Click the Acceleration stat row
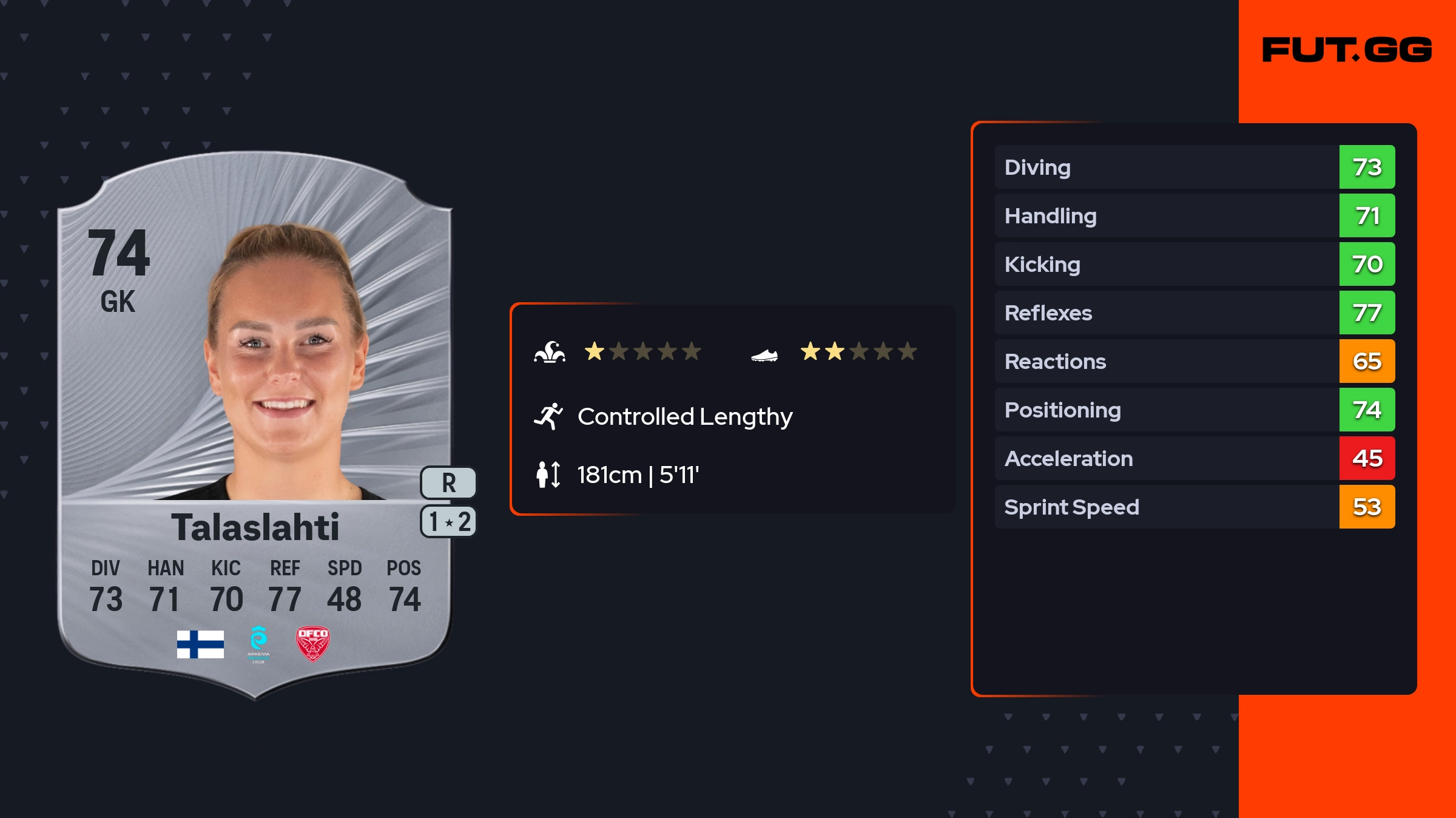The height and width of the screenshot is (818, 1456). click(1194, 458)
